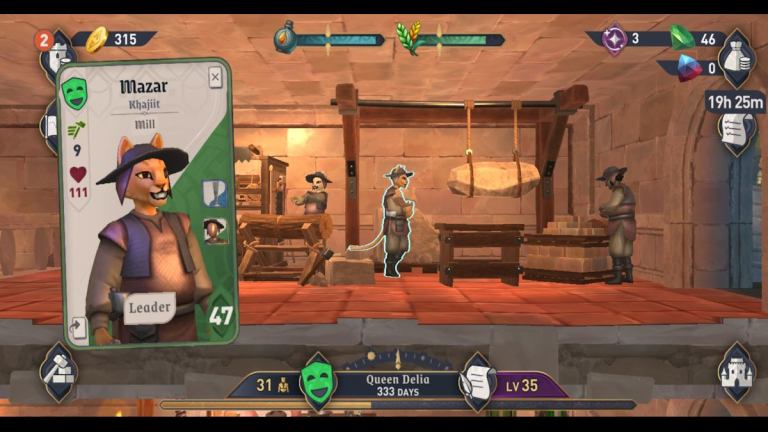Select the apron equipment slot on the card

coord(215,193)
